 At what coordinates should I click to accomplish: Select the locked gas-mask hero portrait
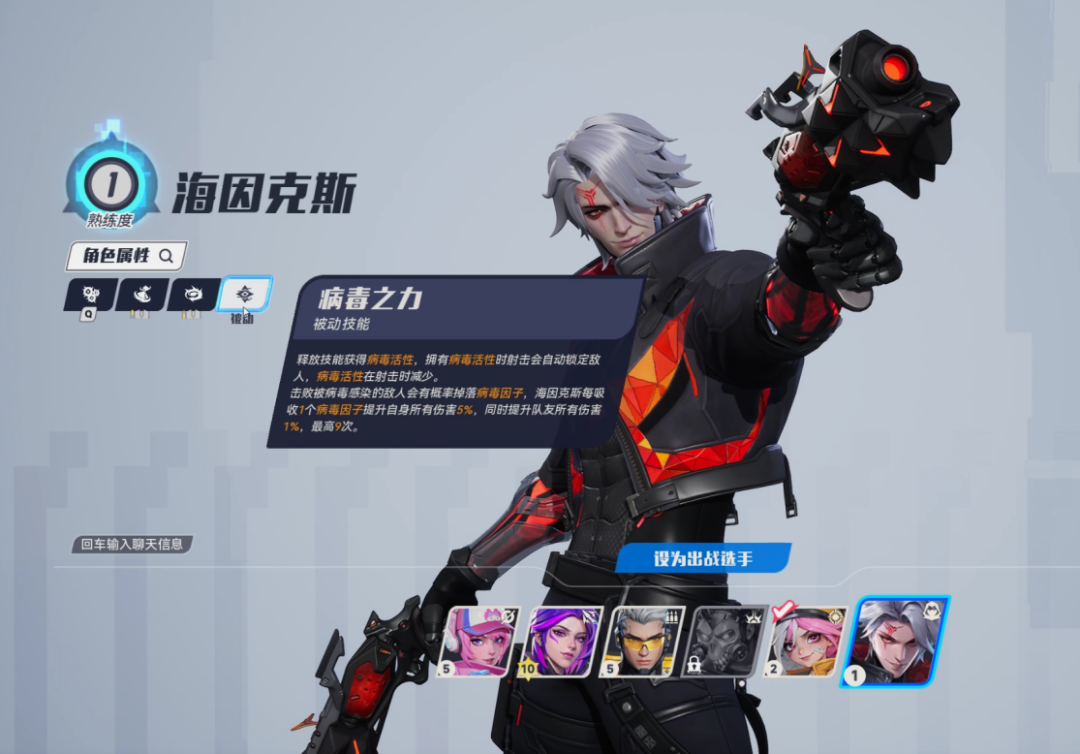[726, 642]
